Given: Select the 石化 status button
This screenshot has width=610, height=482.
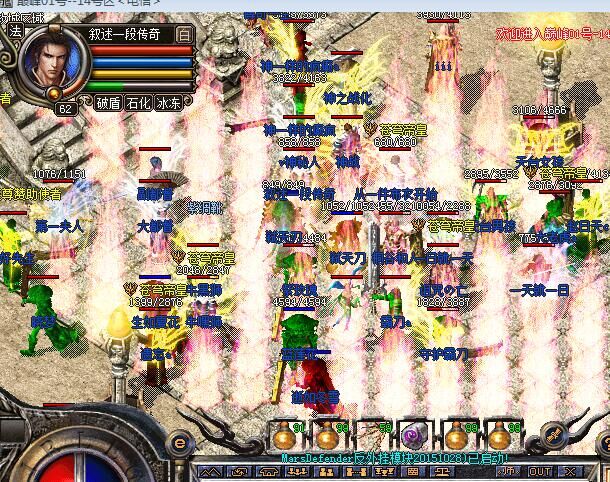Looking at the screenshot, I should 138,103.
